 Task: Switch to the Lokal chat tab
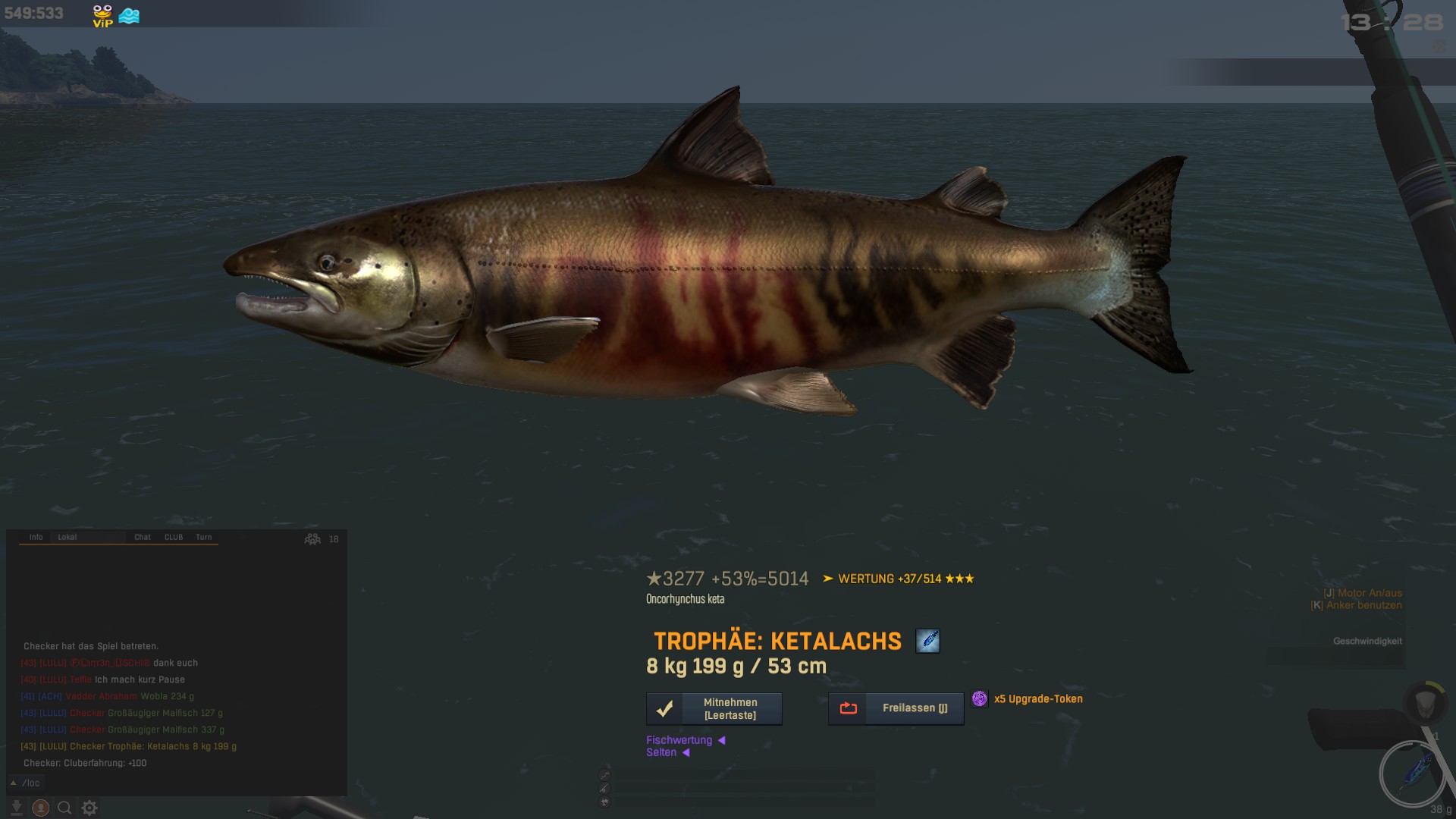[x=67, y=537]
